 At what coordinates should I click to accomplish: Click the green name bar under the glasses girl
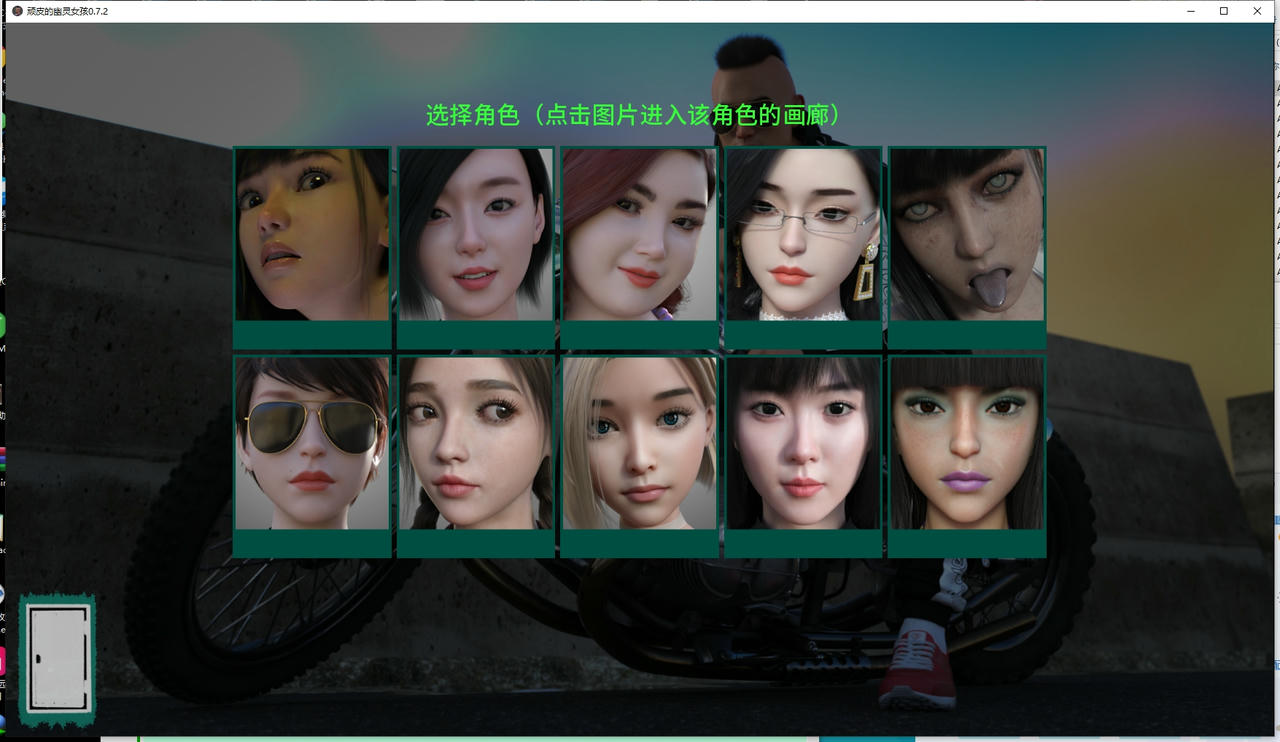tap(804, 333)
